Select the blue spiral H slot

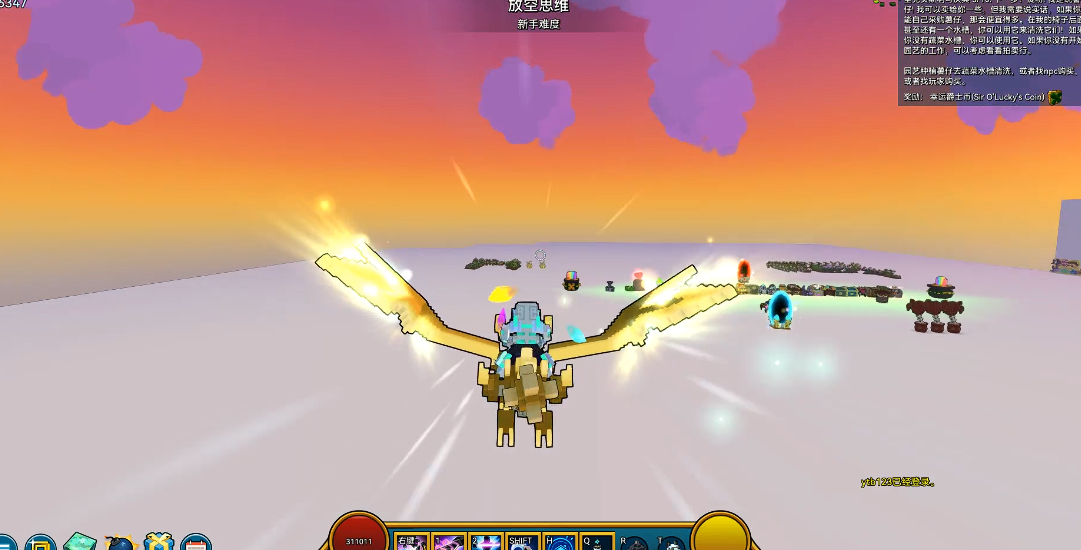click(x=560, y=541)
